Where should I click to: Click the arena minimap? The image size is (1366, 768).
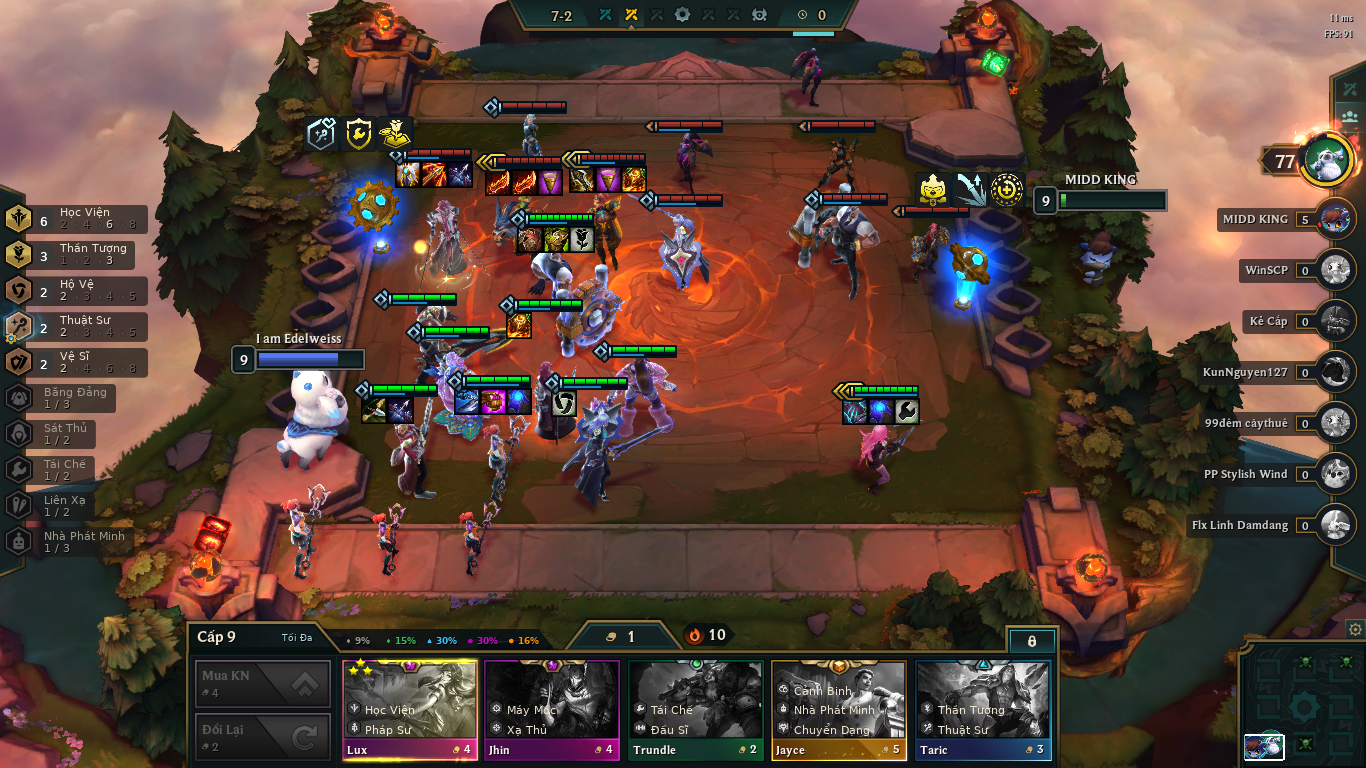pos(1303,707)
